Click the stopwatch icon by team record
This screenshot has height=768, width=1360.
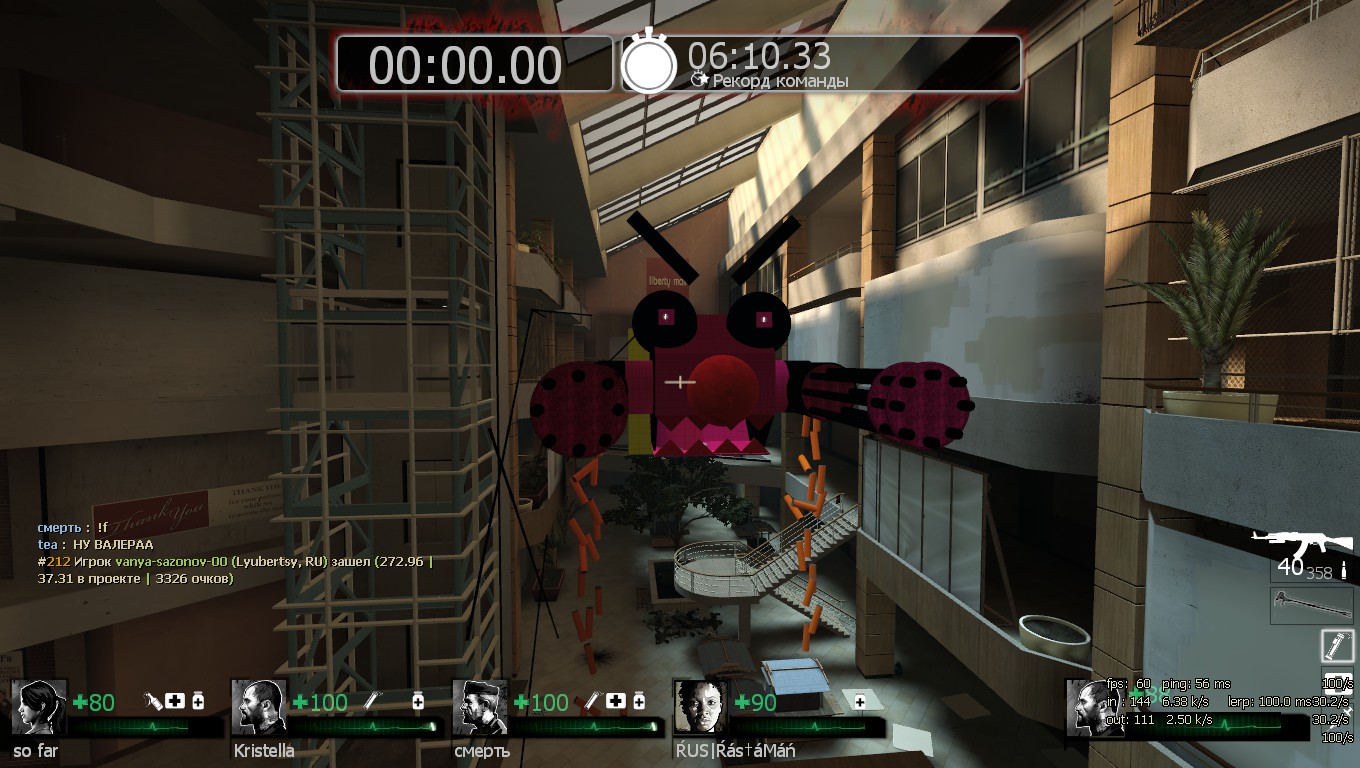coord(650,62)
